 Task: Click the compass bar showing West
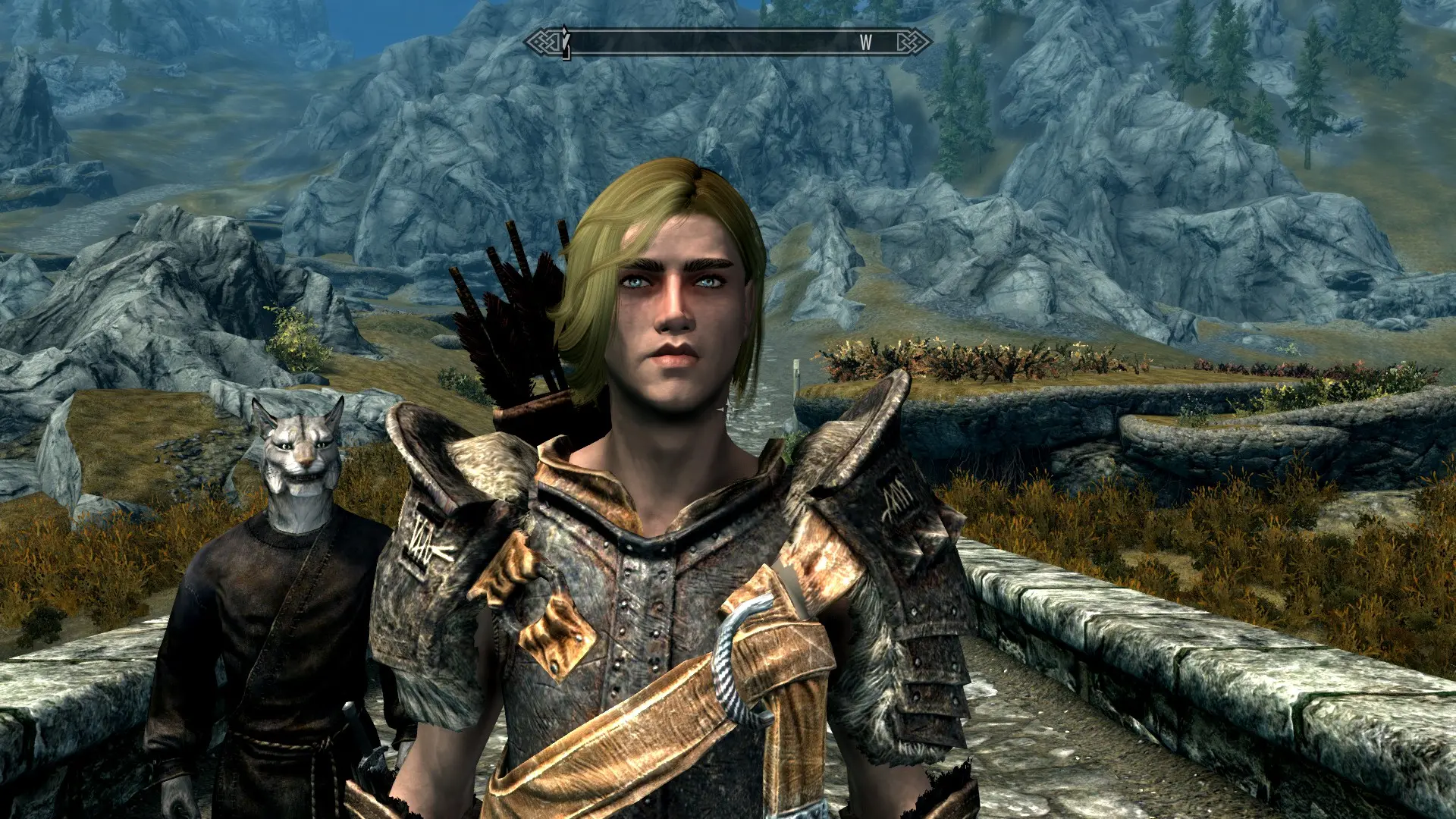coord(728,42)
